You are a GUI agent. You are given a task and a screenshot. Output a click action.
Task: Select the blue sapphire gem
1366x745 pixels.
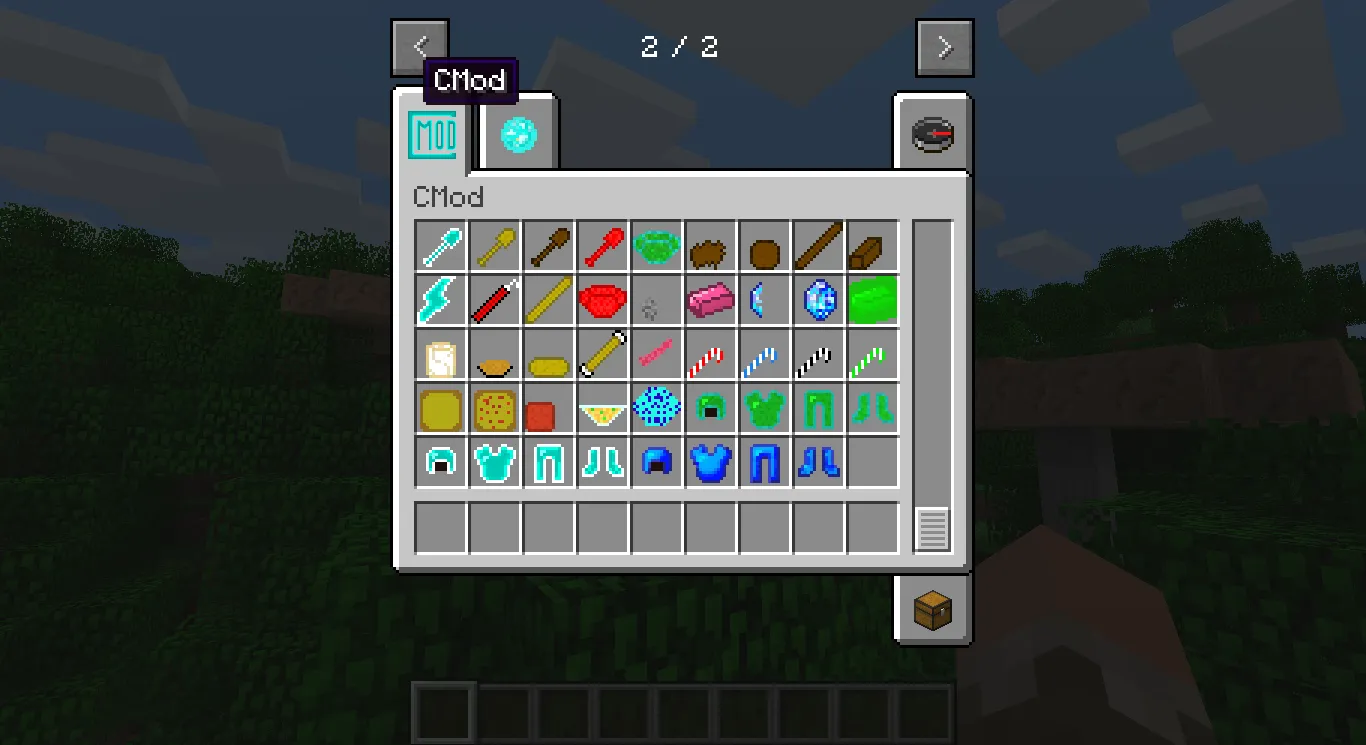[x=818, y=300]
